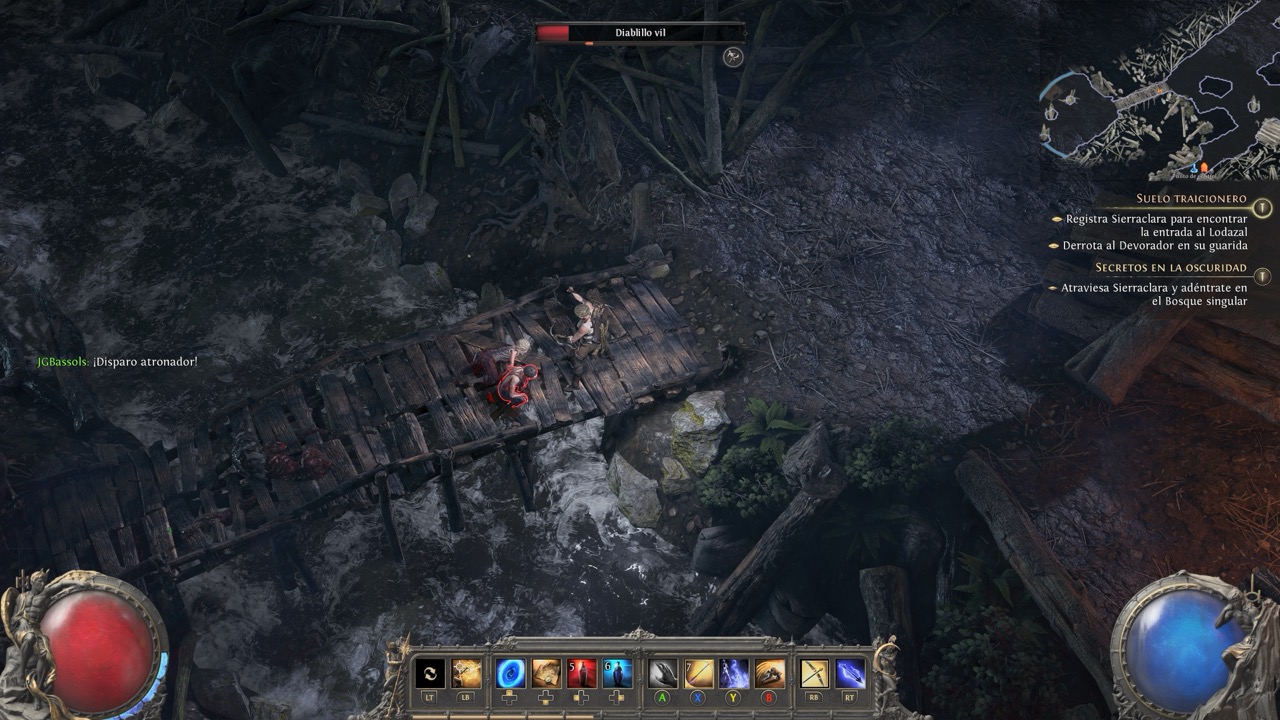Click JGBassols chat message
1280x720 pixels.
click(x=117, y=361)
